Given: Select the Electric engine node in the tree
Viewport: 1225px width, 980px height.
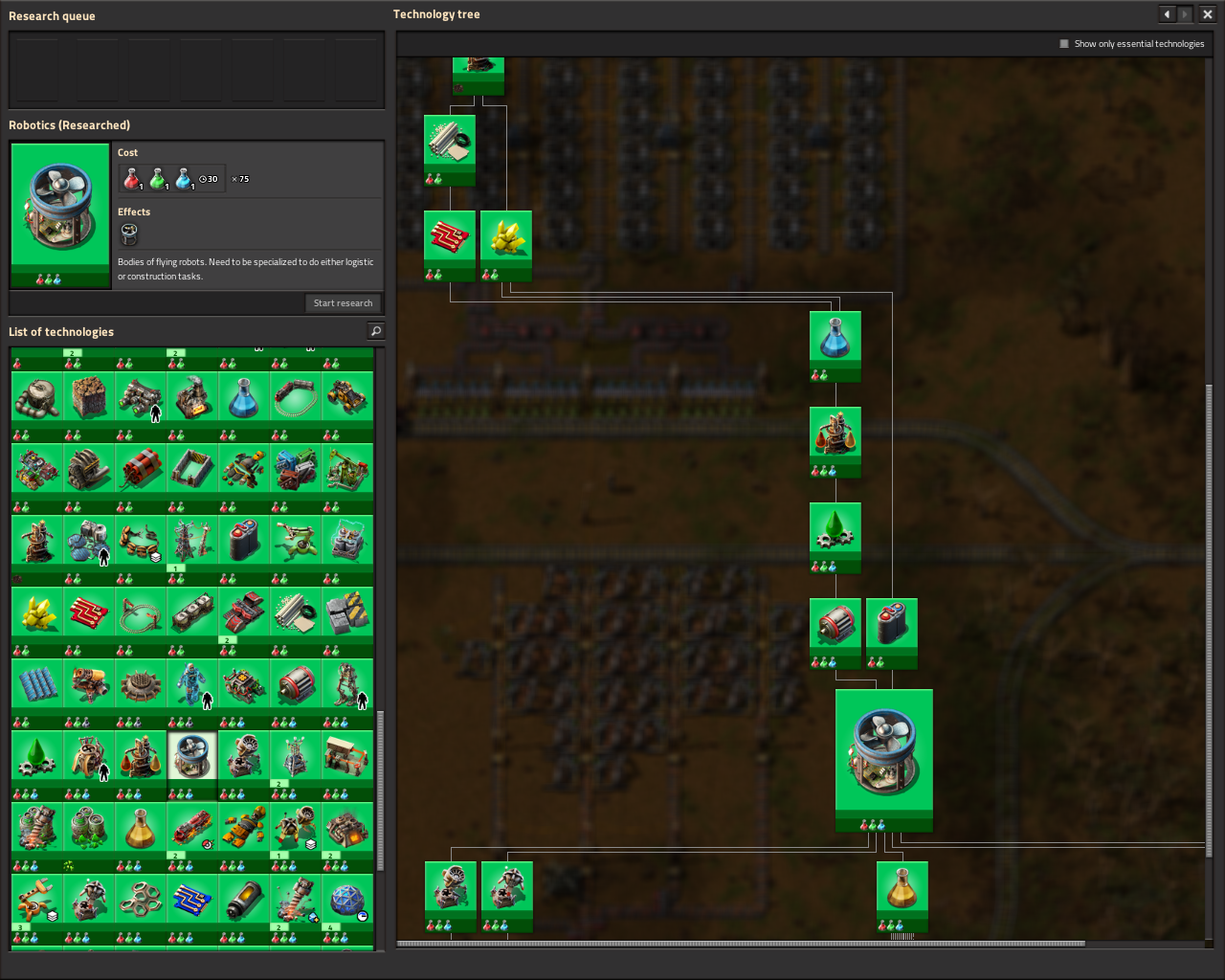Looking at the screenshot, I should [835, 625].
